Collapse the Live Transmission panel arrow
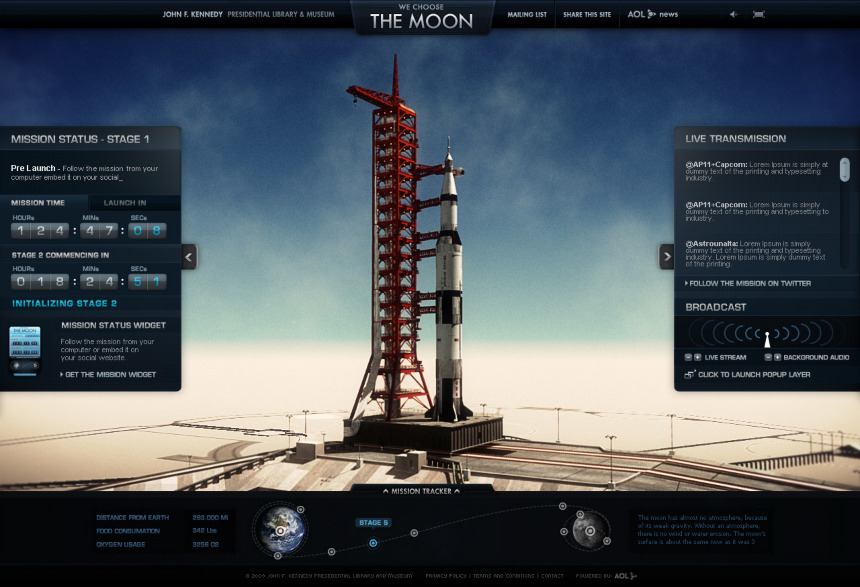860x587 pixels. click(x=667, y=257)
